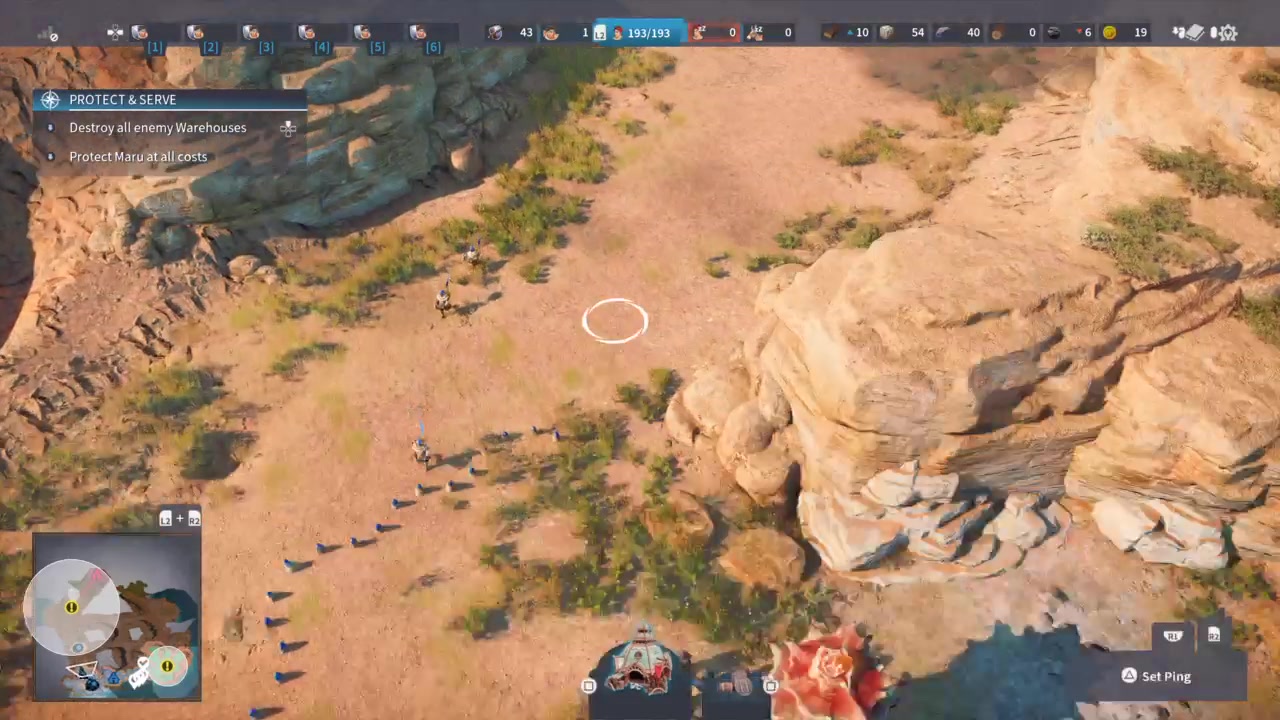
Task: Select control group 6 in the top bar
Action: tap(420, 34)
